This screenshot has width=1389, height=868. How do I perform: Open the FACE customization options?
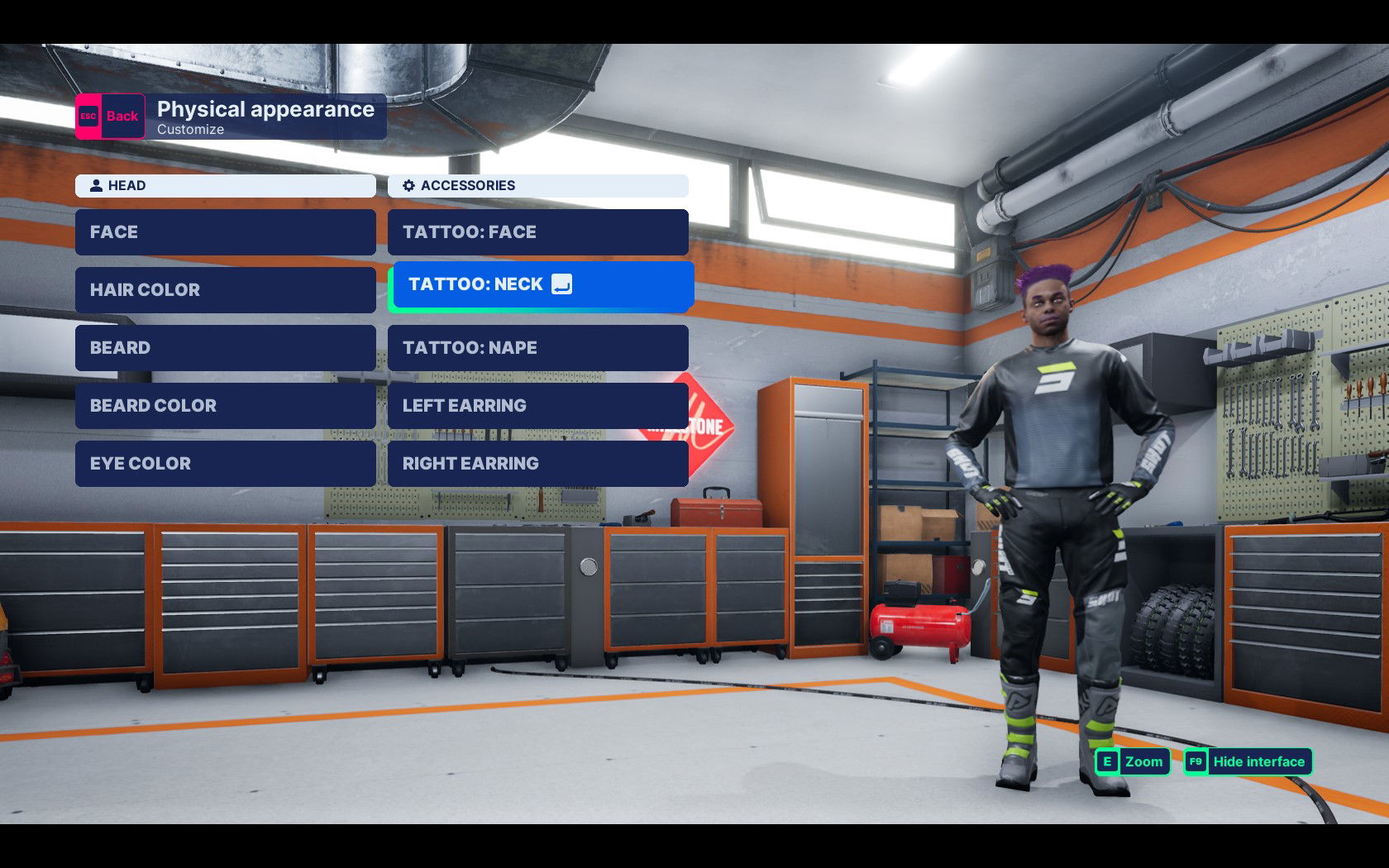tap(224, 231)
